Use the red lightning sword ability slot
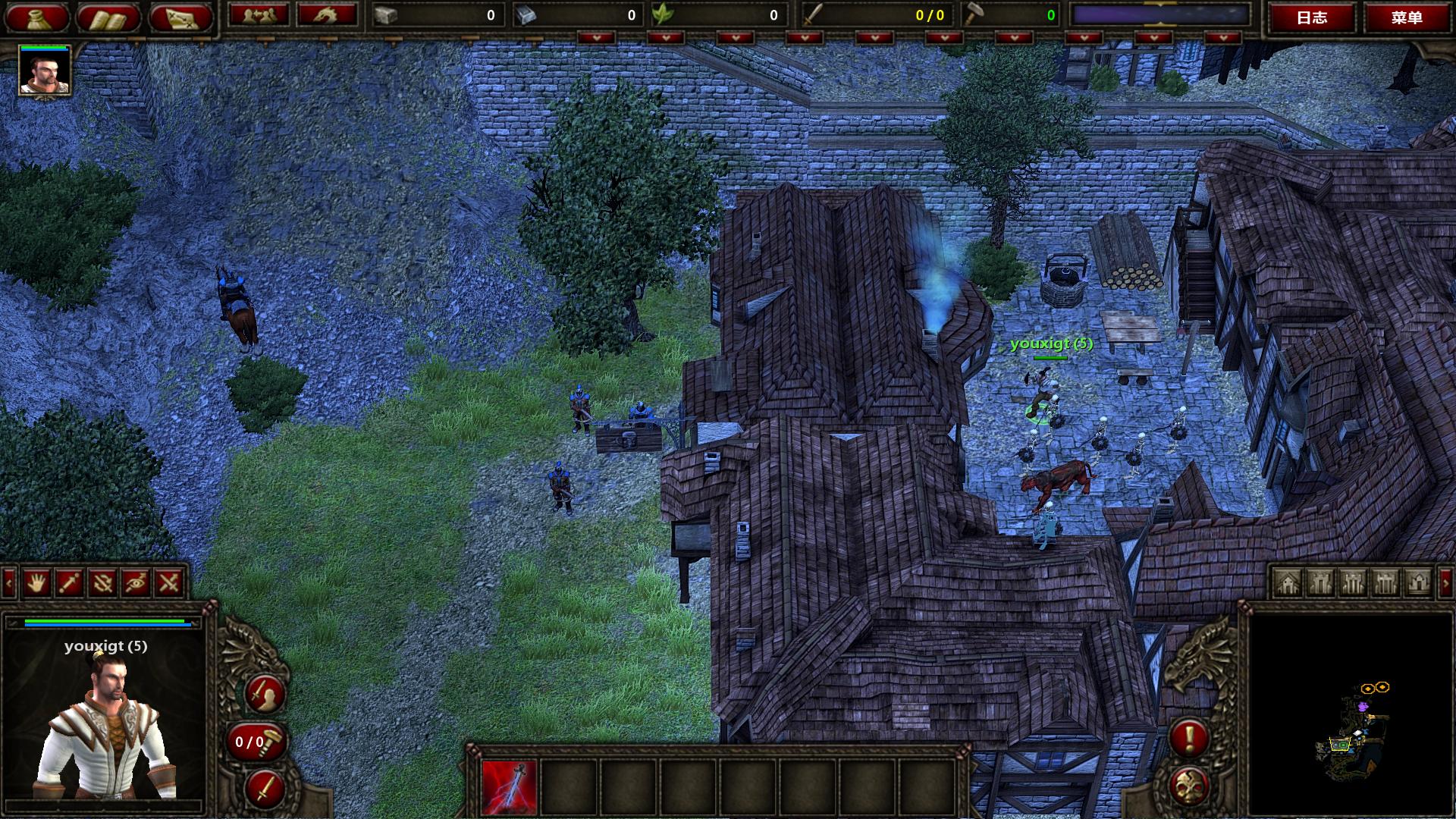Viewport: 1456px width, 819px height. (x=509, y=788)
